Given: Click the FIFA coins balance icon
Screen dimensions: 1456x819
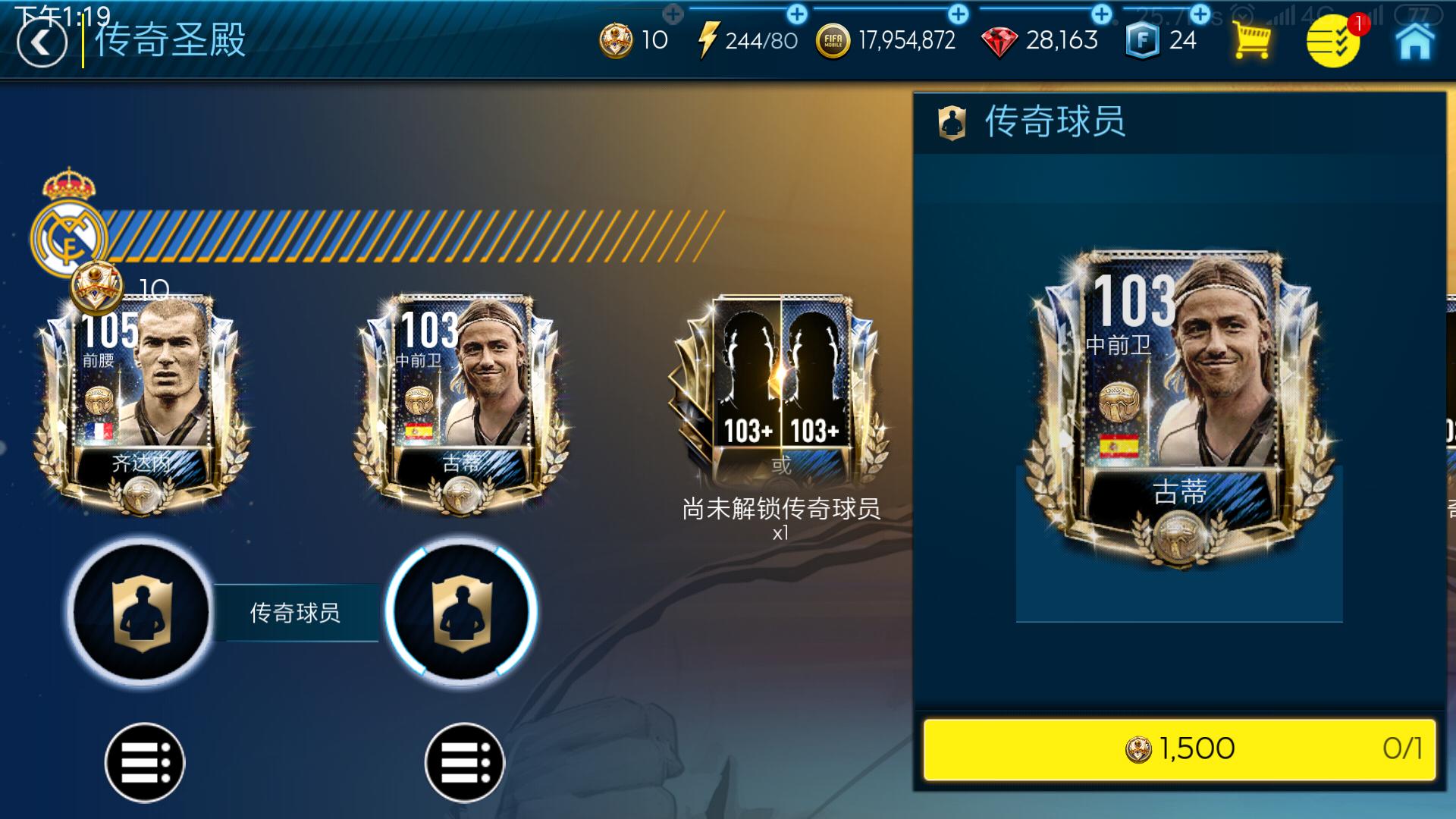Looking at the screenshot, I should coord(832,39).
